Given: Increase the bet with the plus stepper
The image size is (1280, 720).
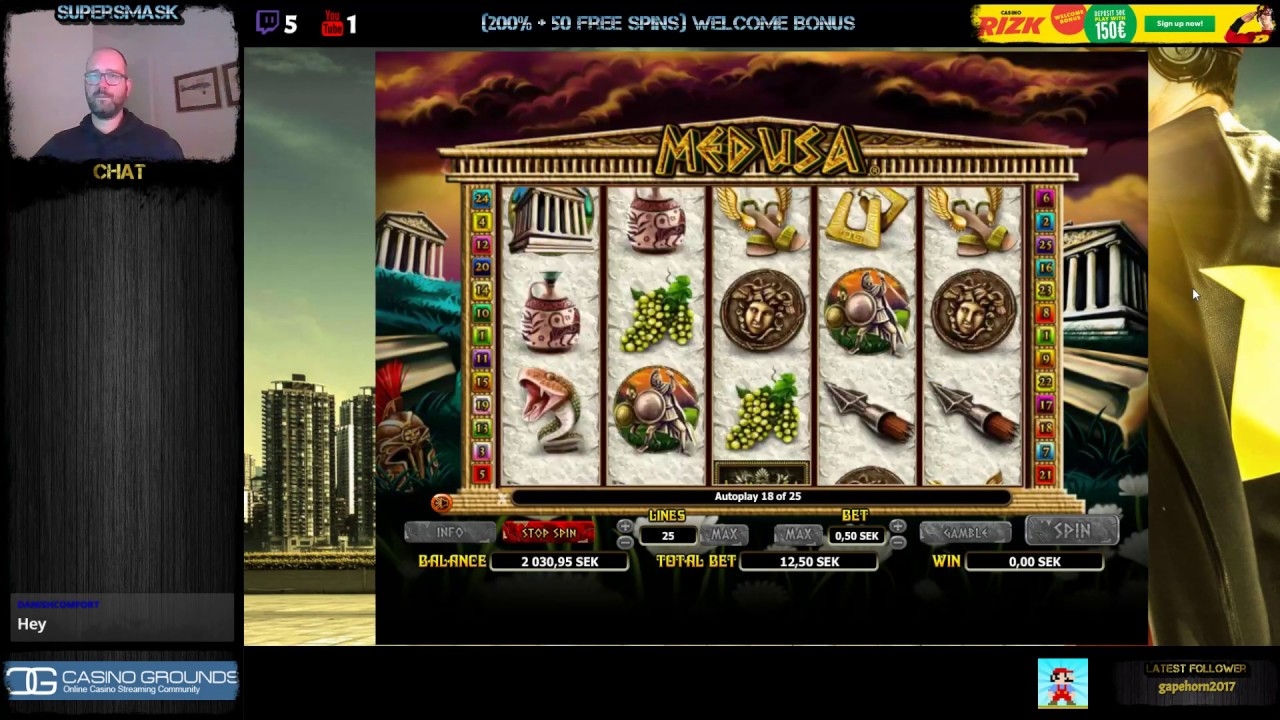Looking at the screenshot, I should [x=898, y=524].
